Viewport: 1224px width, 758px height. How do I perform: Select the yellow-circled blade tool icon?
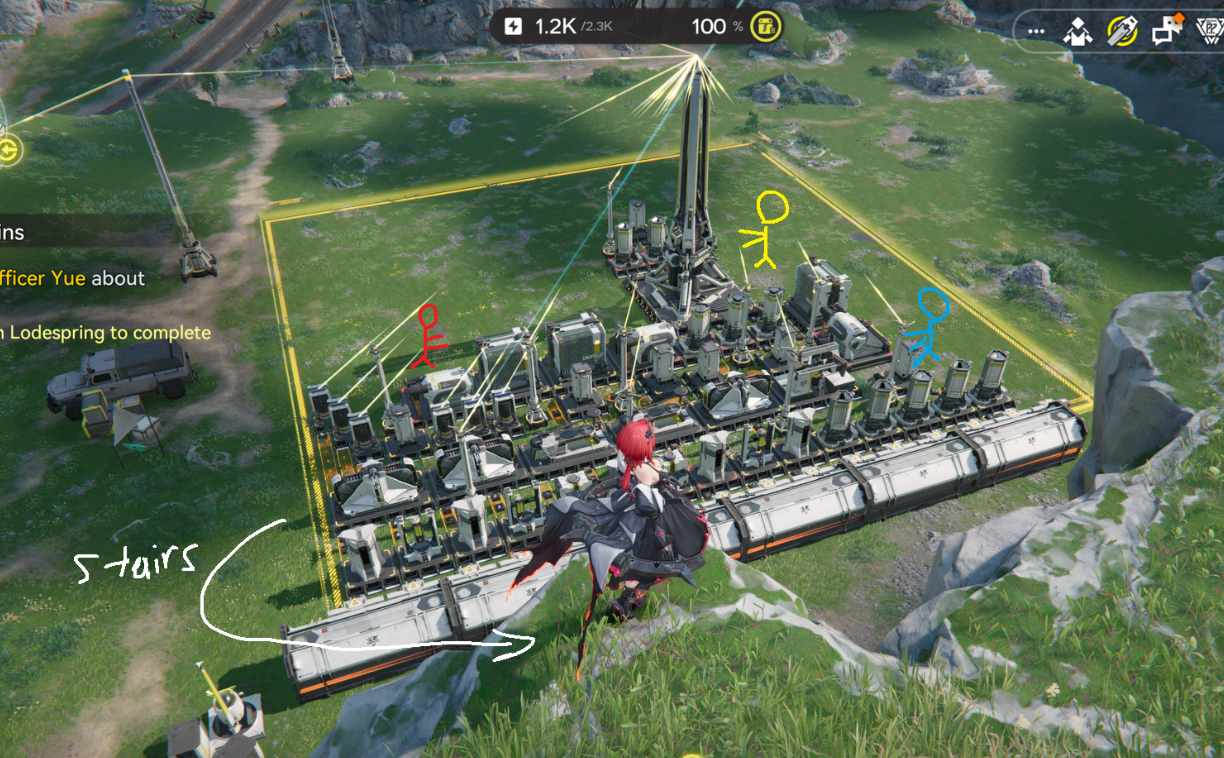[x=1122, y=32]
